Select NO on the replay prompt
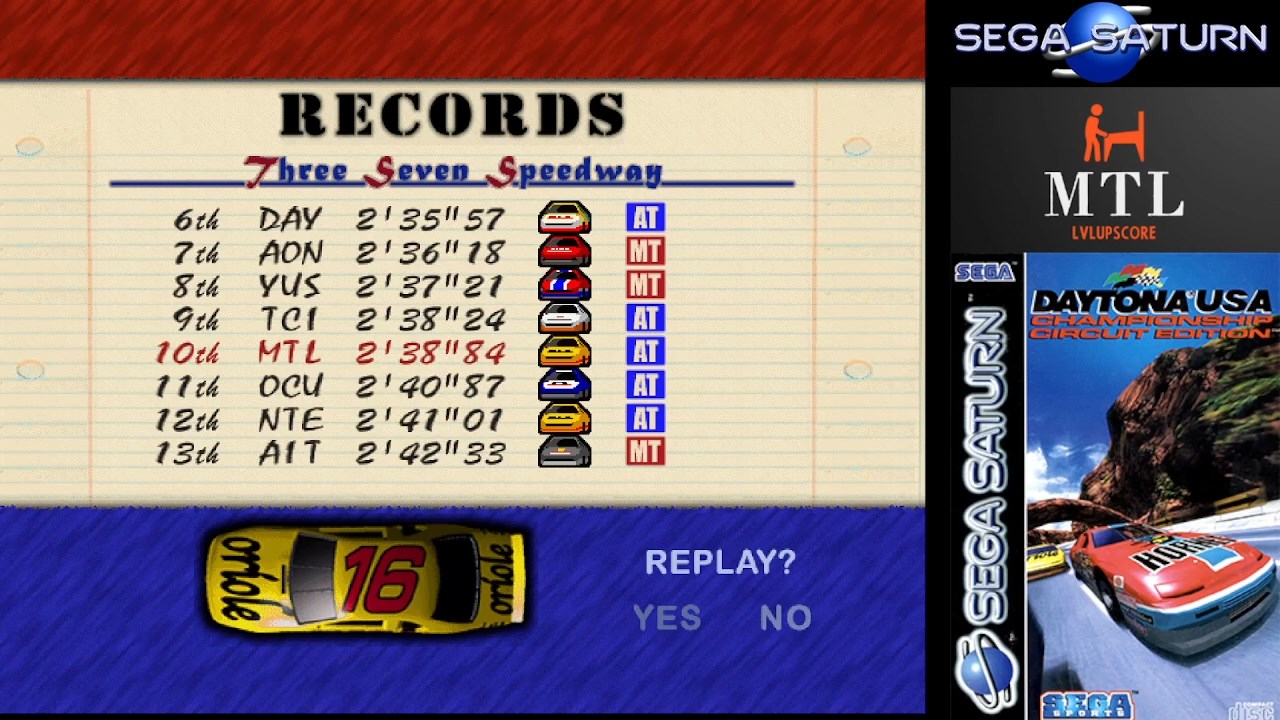The height and width of the screenshot is (720, 1280). tap(785, 618)
